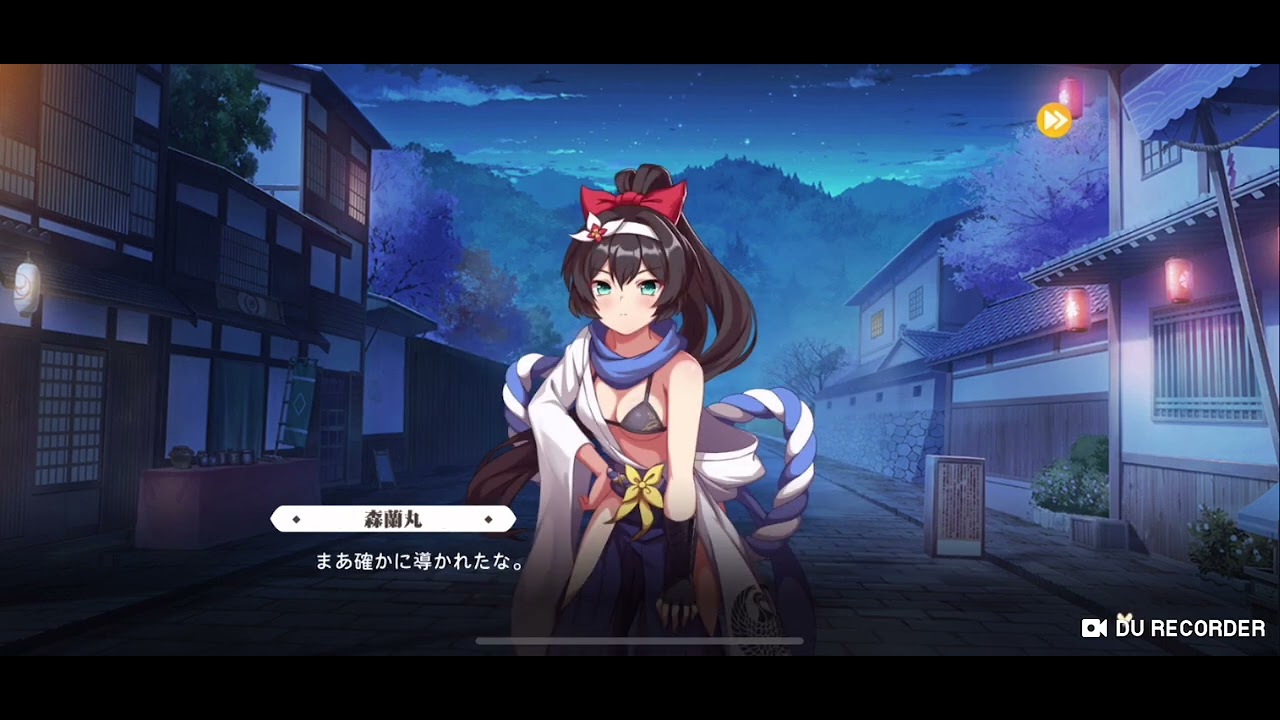Select the 森蘭丸 nameplate tab
Viewport: 1280px width, 720px height.
392,518
